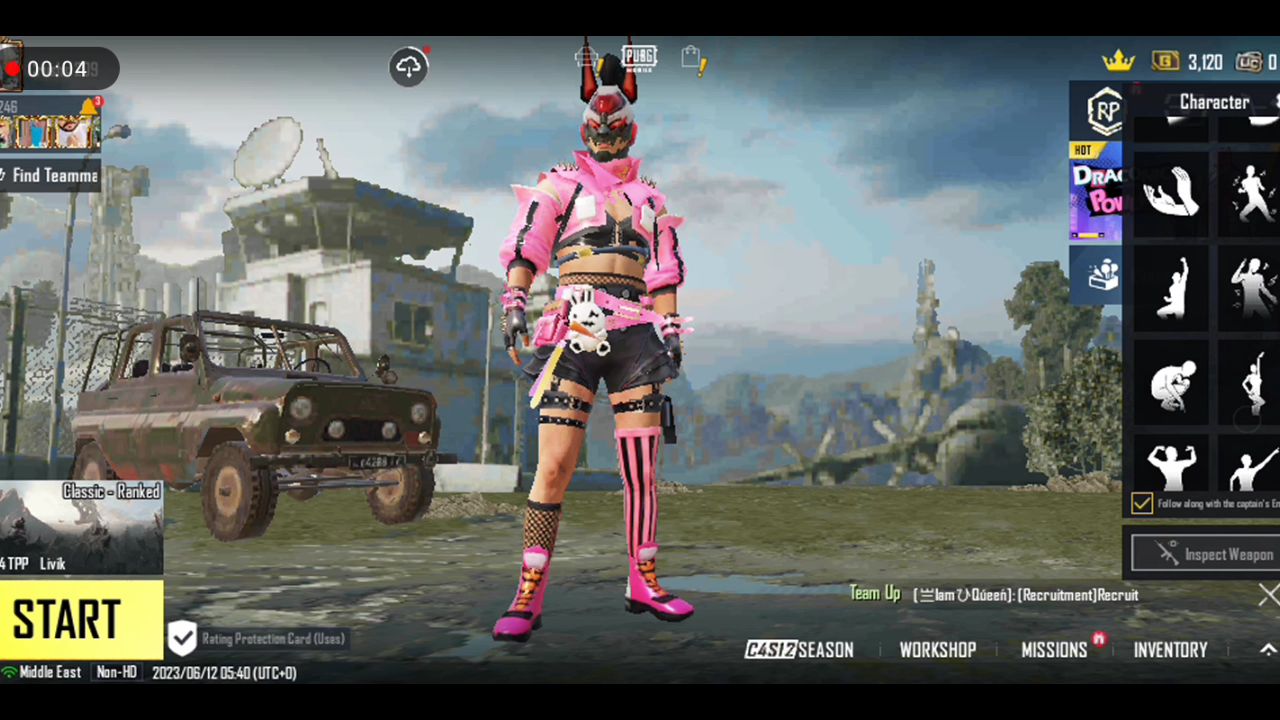1280x720 pixels.
Task: Toggle the Rating Protection Card shield
Action: pos(182,638)
